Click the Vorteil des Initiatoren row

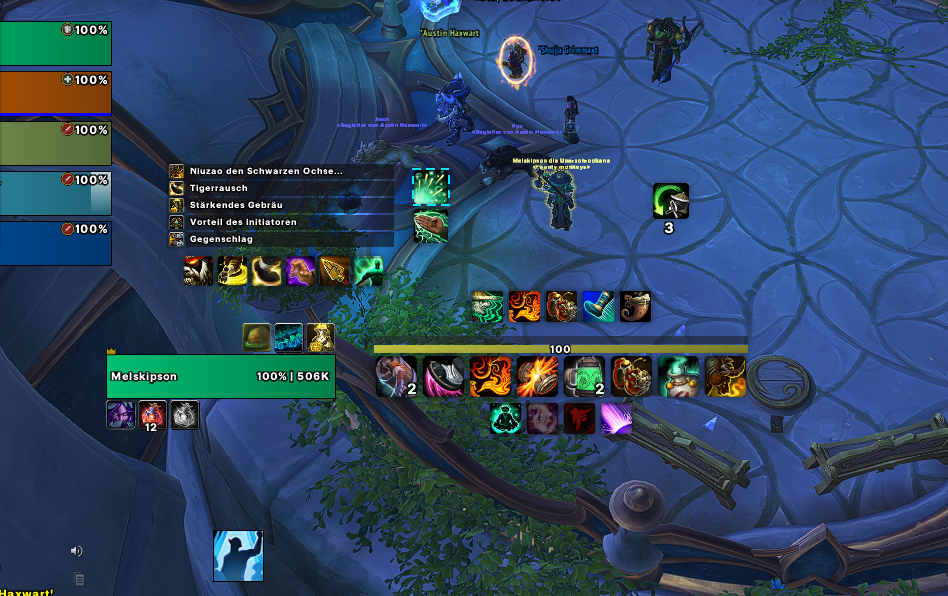pyautogui.click(x=281, y=222)
